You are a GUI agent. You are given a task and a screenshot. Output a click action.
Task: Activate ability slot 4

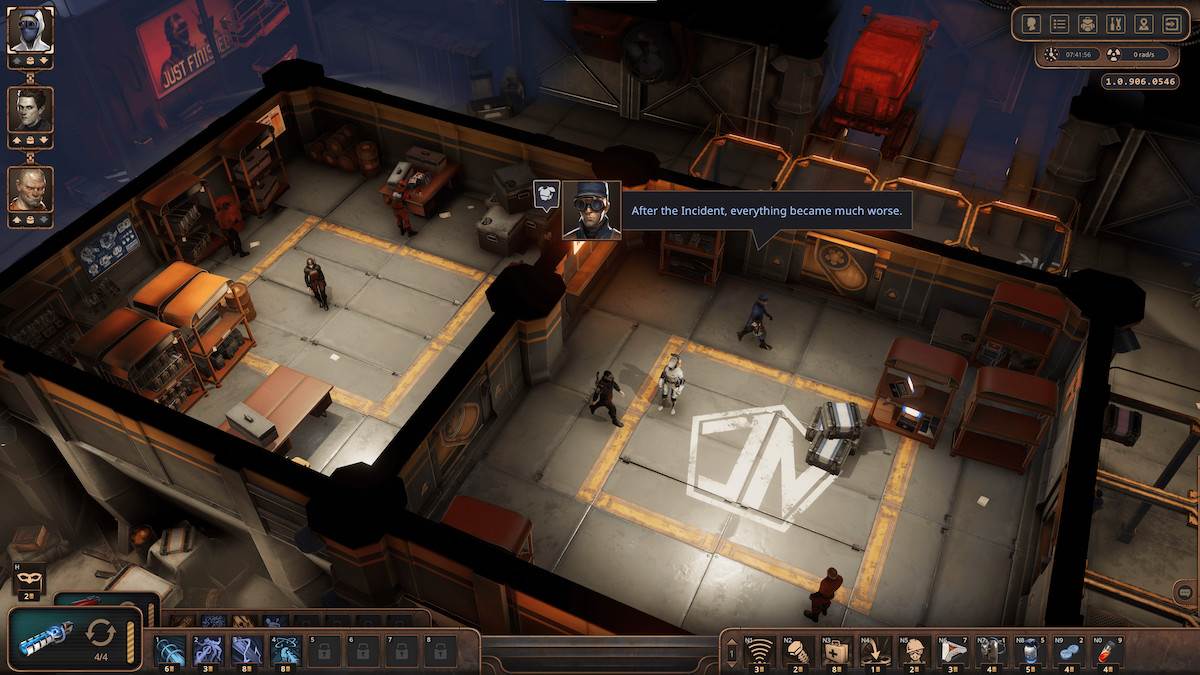point(284,651)
